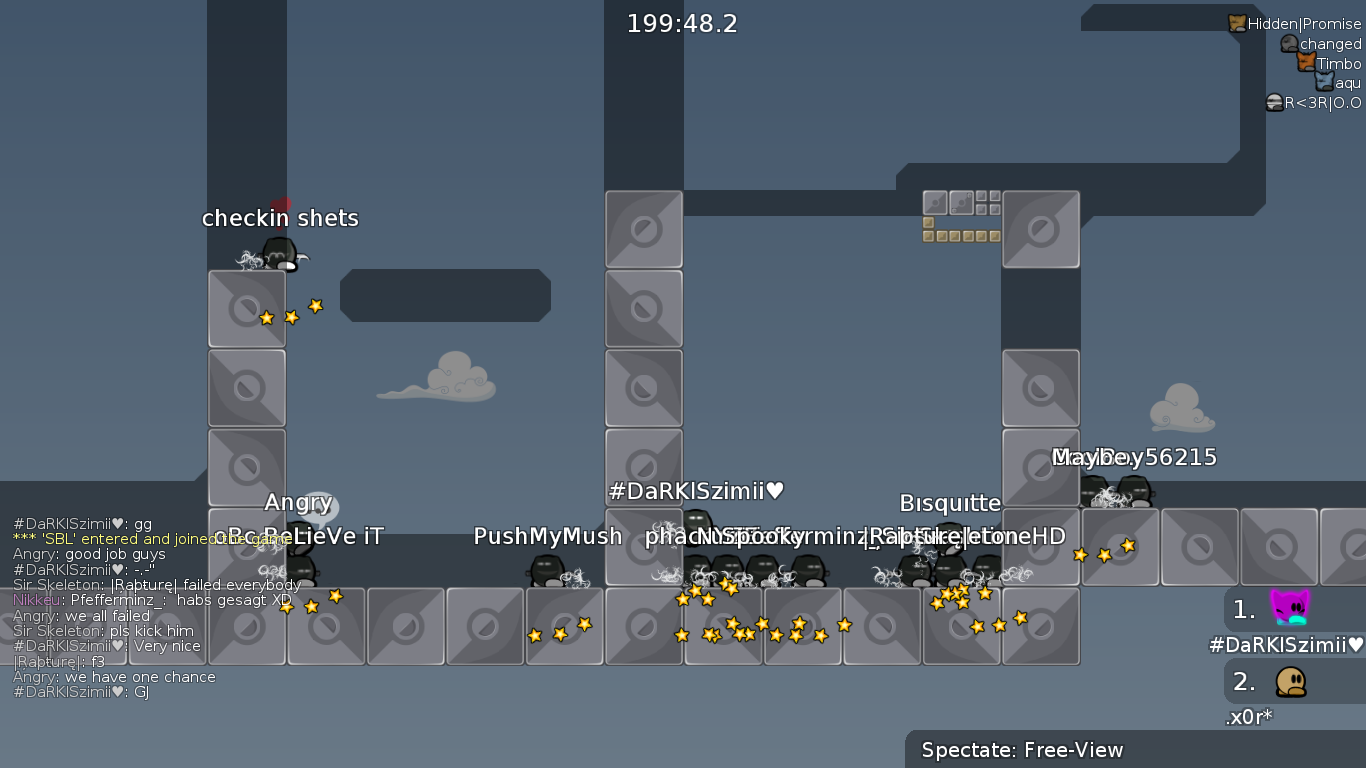Select the #DaRKlSzimii♥ leaderboard entry
Viewport: 1366px width, 768px height.
tap(1293, 645)
